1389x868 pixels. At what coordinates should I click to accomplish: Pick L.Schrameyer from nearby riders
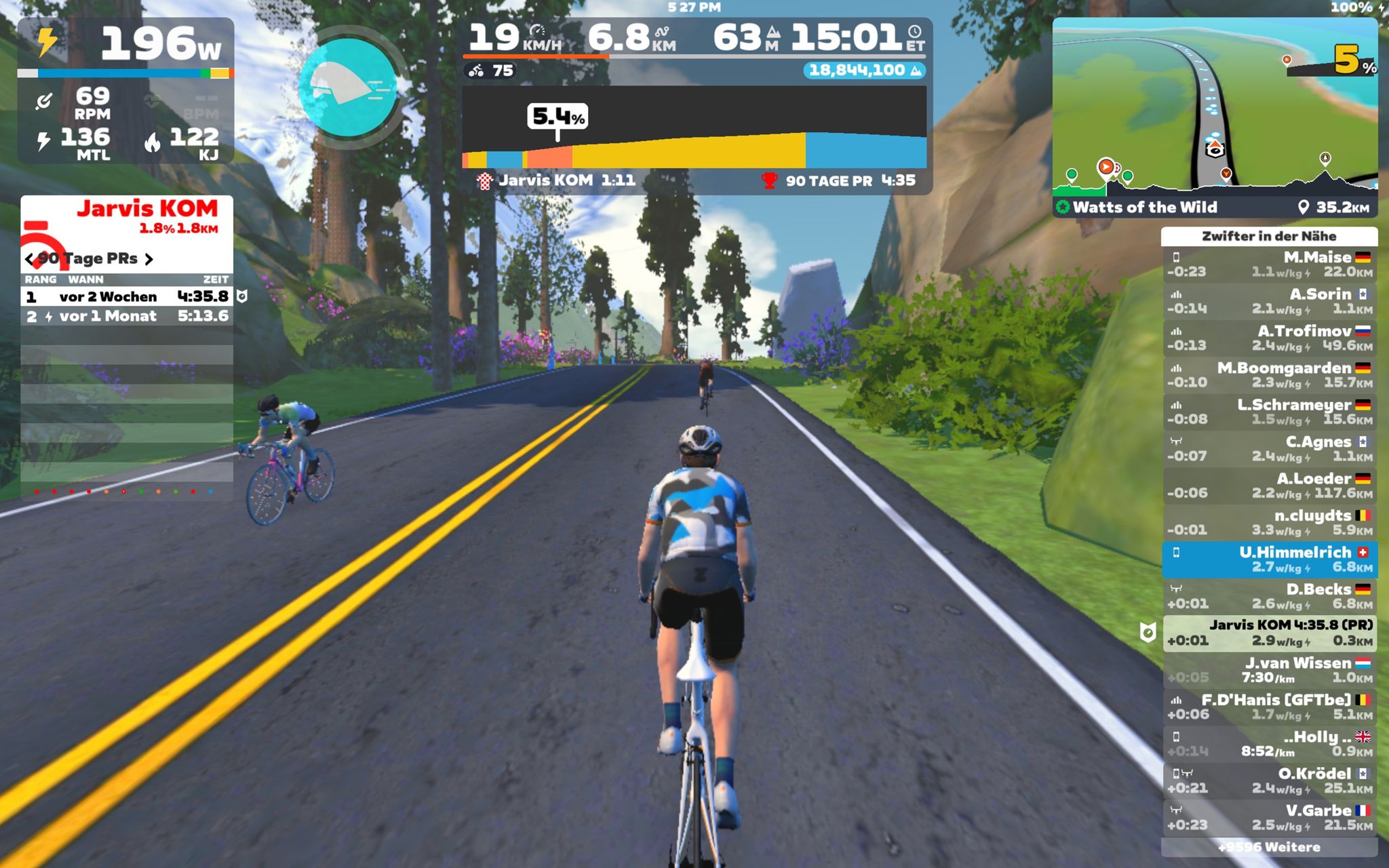click(1269, 412)
